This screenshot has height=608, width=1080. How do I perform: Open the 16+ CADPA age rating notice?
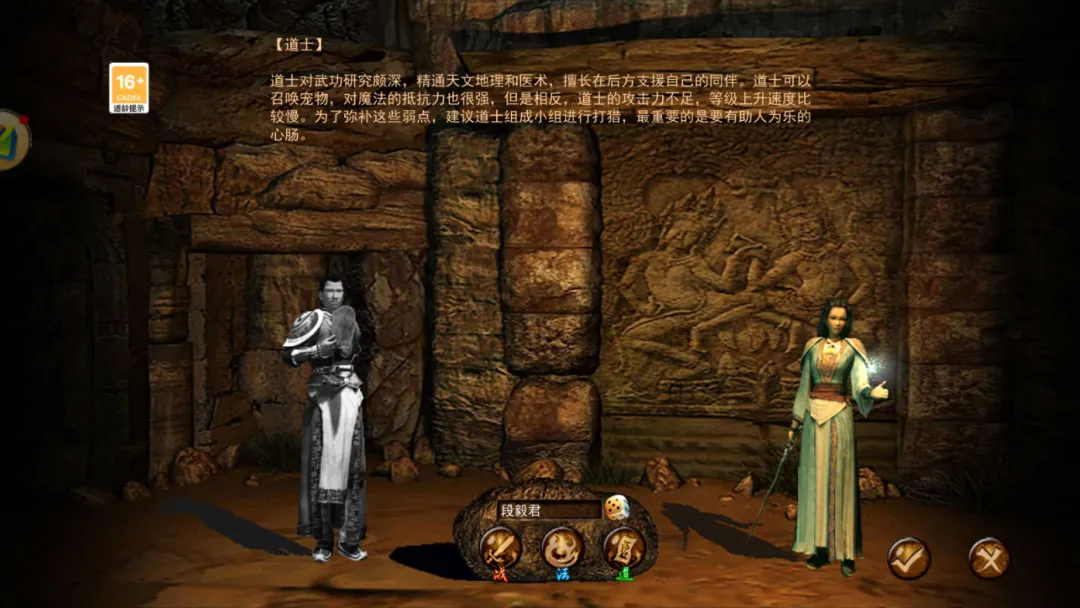tap(129, 88)
